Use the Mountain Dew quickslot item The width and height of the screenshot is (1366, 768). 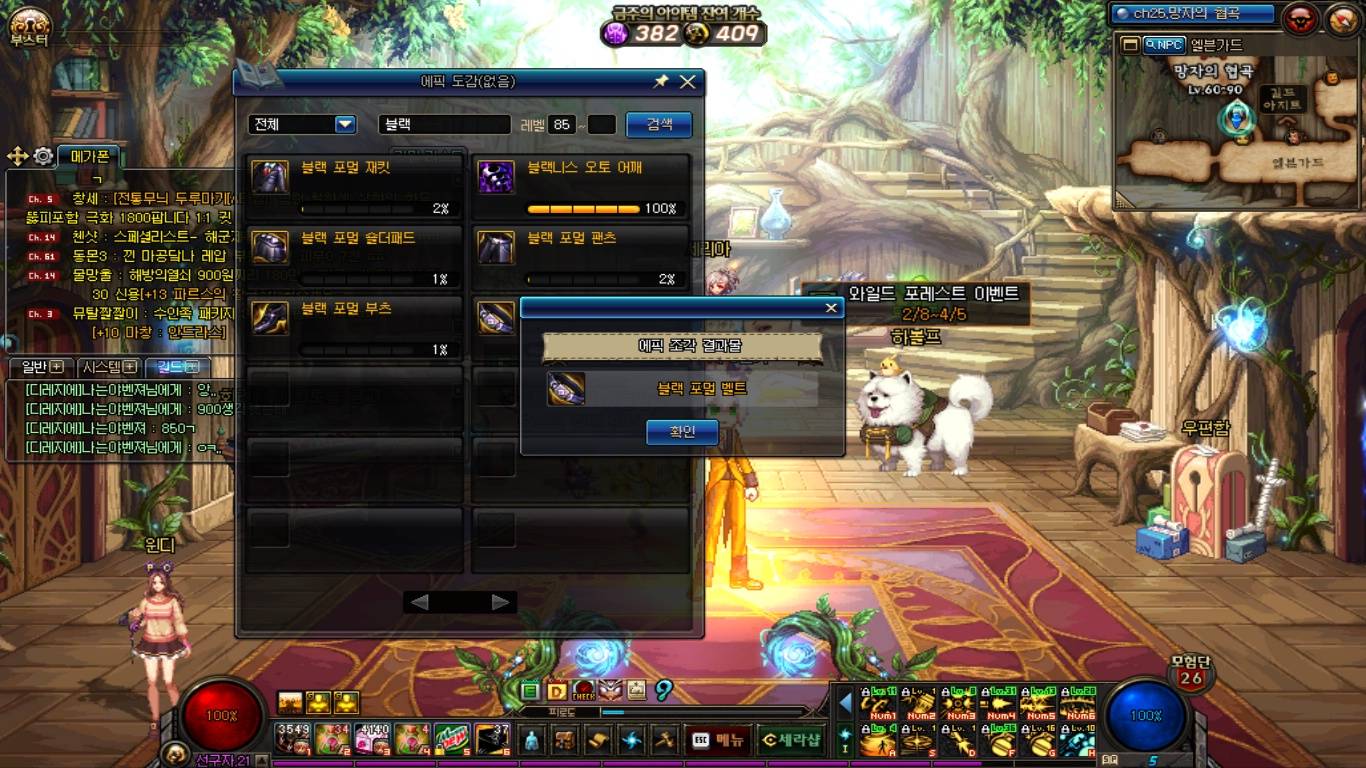pos(452,739)
